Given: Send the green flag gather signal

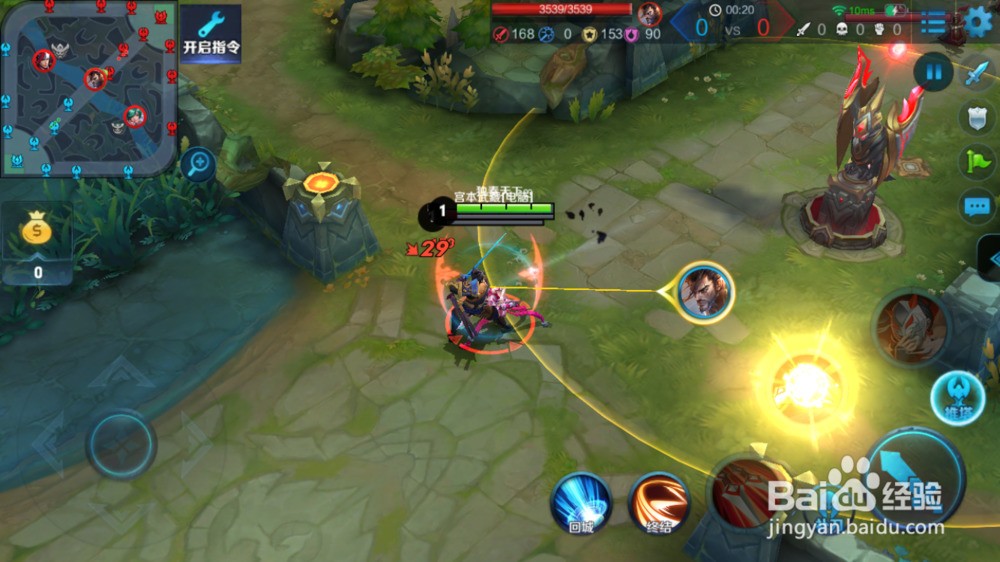Looking at the screenshot, I should pyautogui.click(x=976, y=162).
